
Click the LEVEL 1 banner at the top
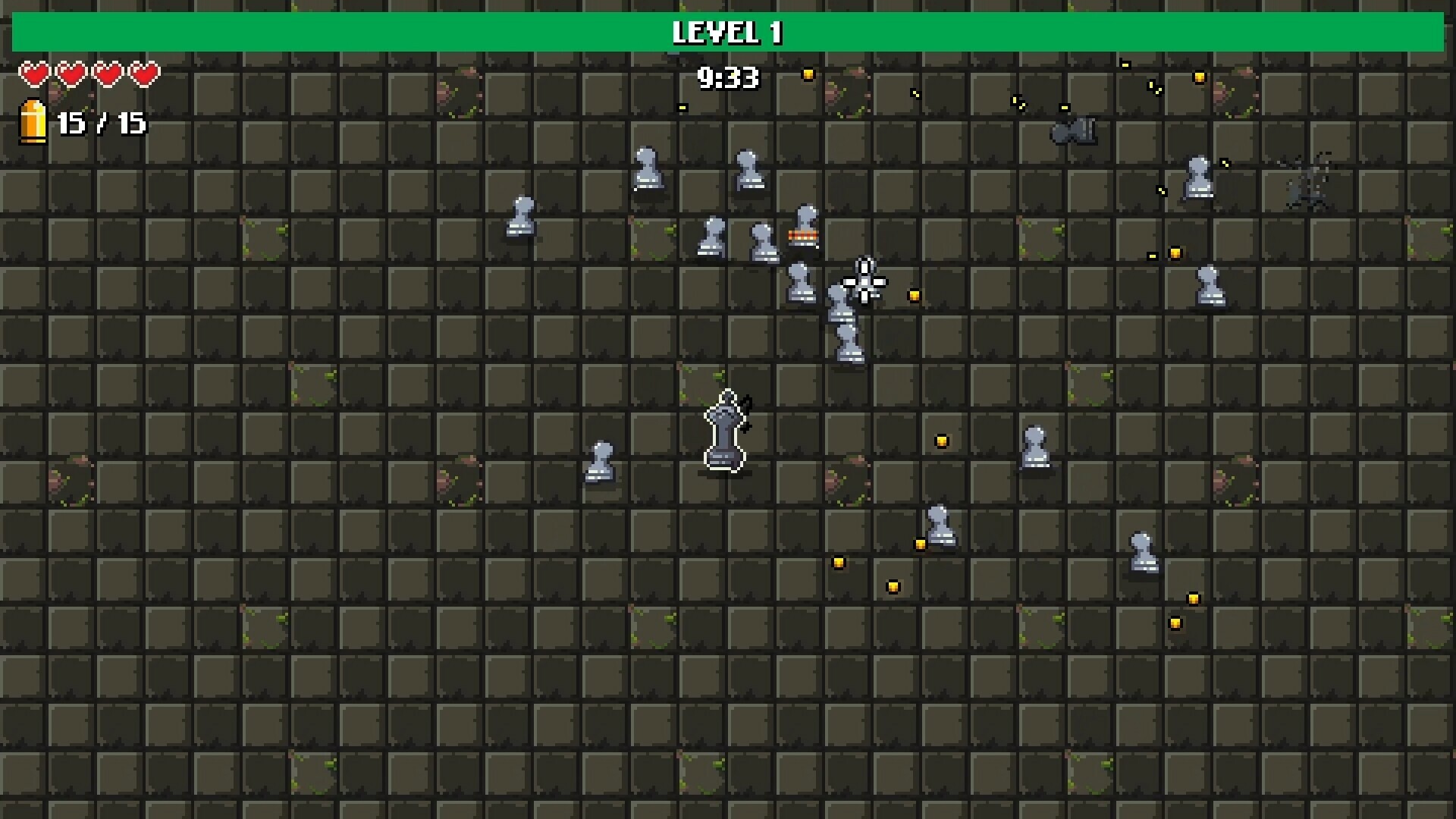(x=728, y=32)
